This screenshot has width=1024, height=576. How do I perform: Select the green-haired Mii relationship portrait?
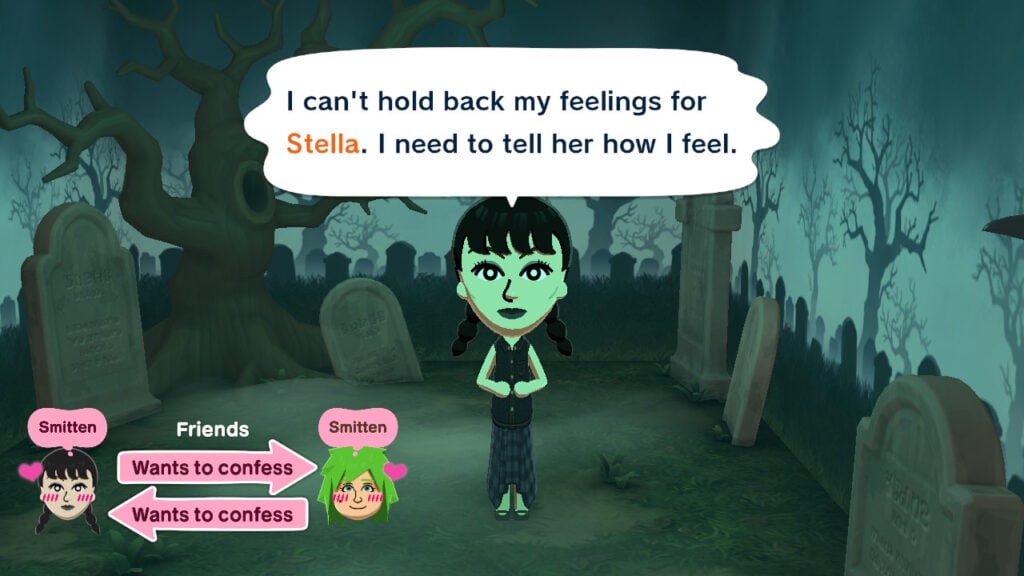click(357, 488)
